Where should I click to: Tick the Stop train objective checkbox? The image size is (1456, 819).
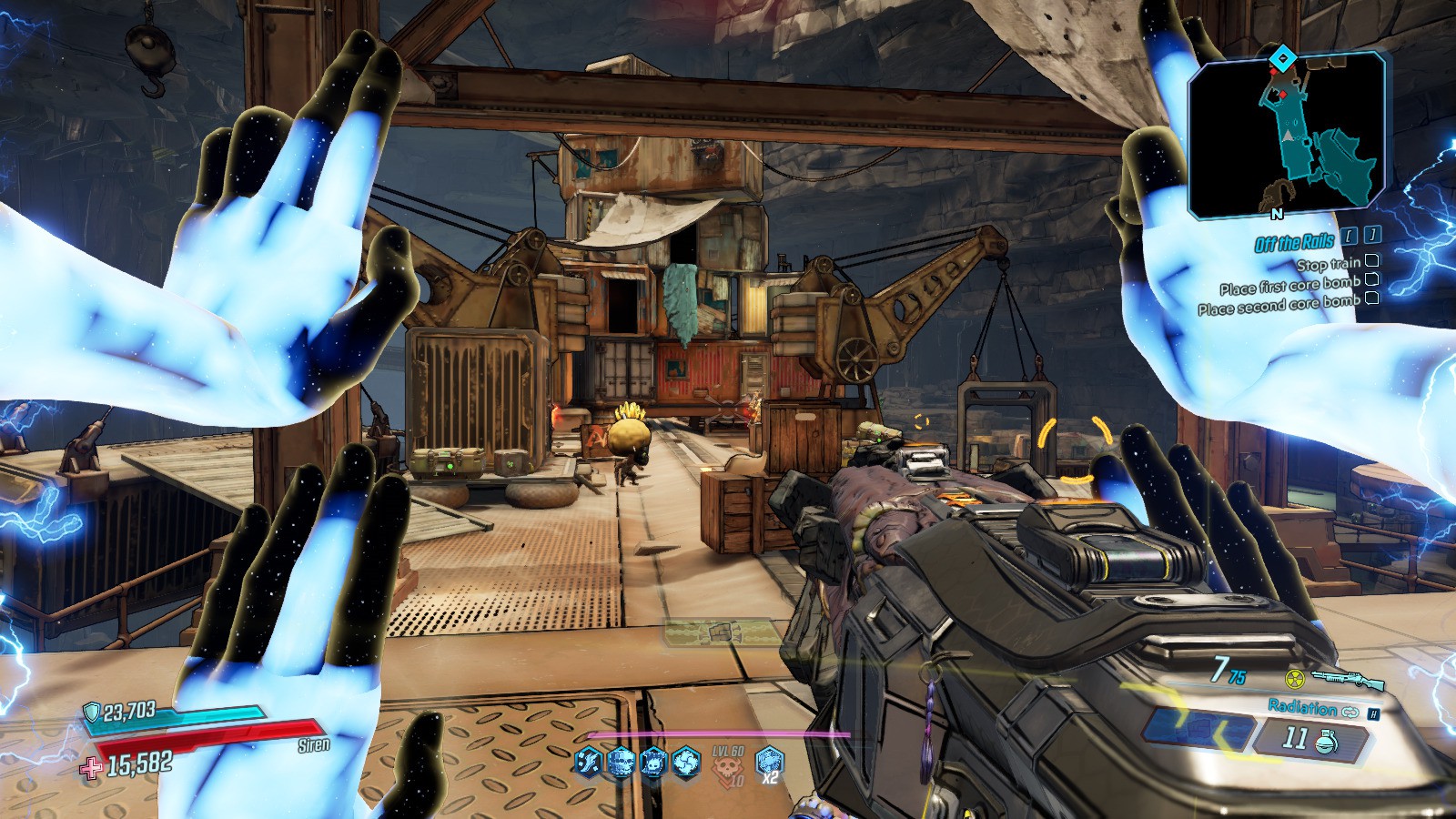(x=1371, y=262)
